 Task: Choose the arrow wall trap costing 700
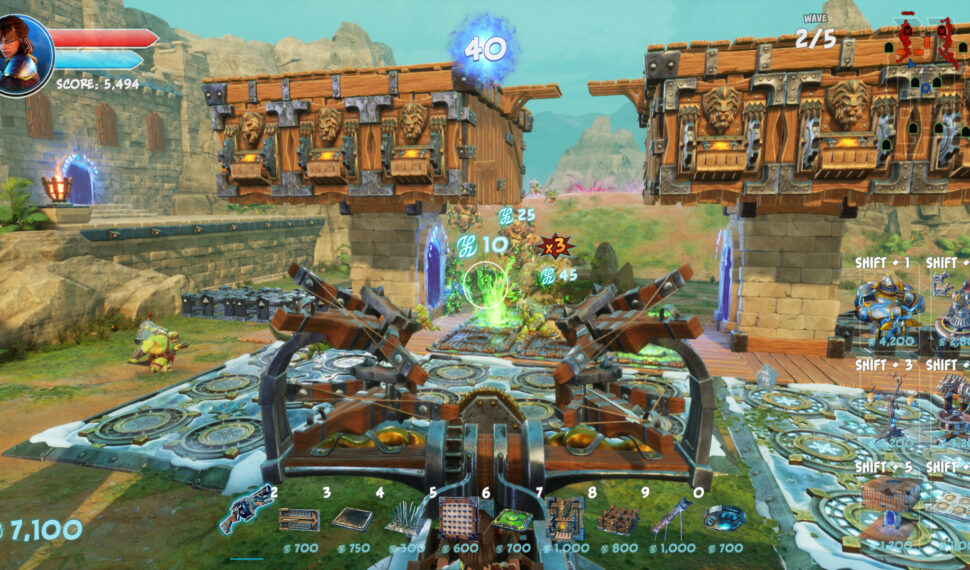point(299,519)
